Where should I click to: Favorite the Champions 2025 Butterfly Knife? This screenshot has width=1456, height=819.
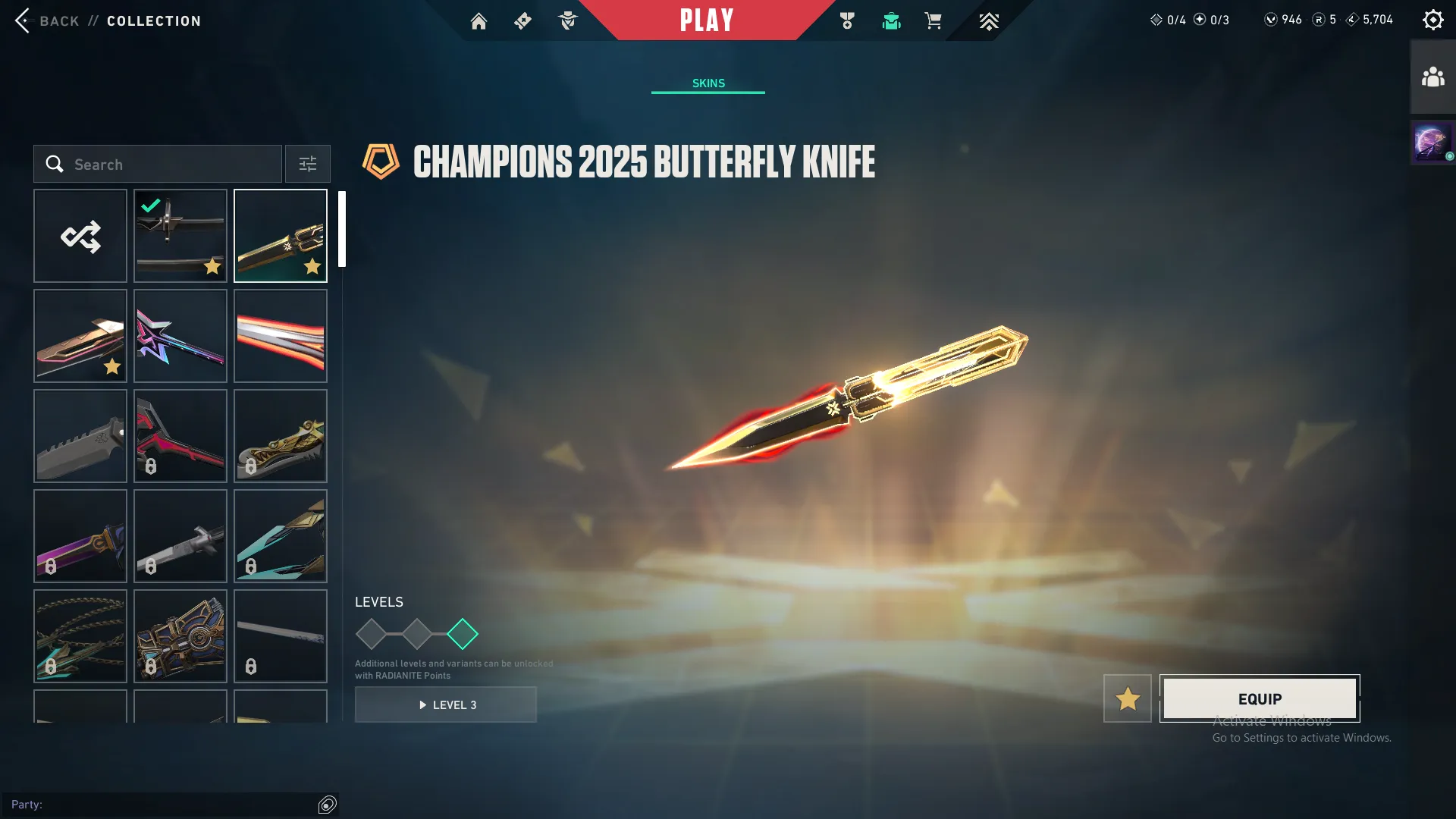[1127, 698]
